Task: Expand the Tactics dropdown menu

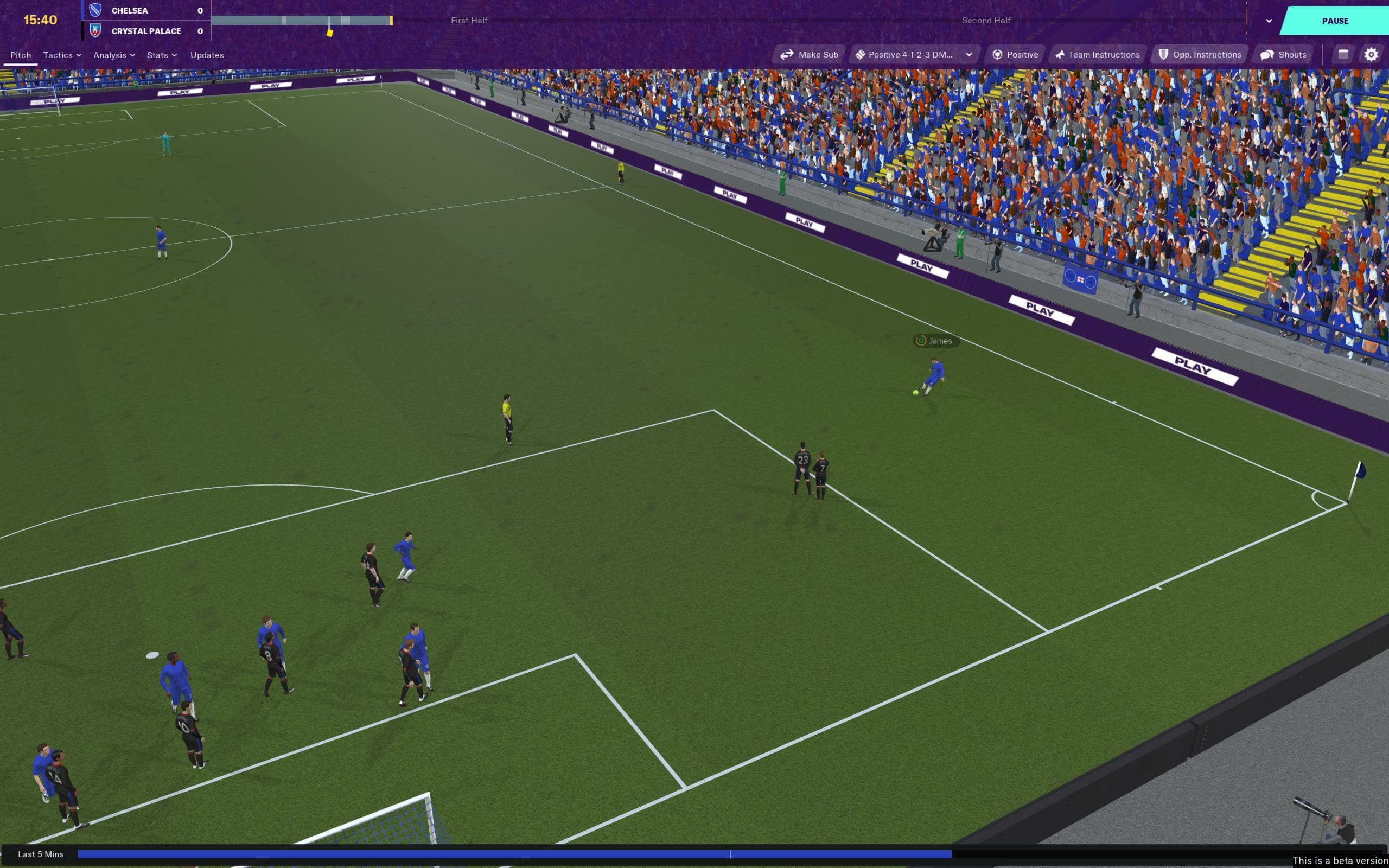Action: coord(61,55)
